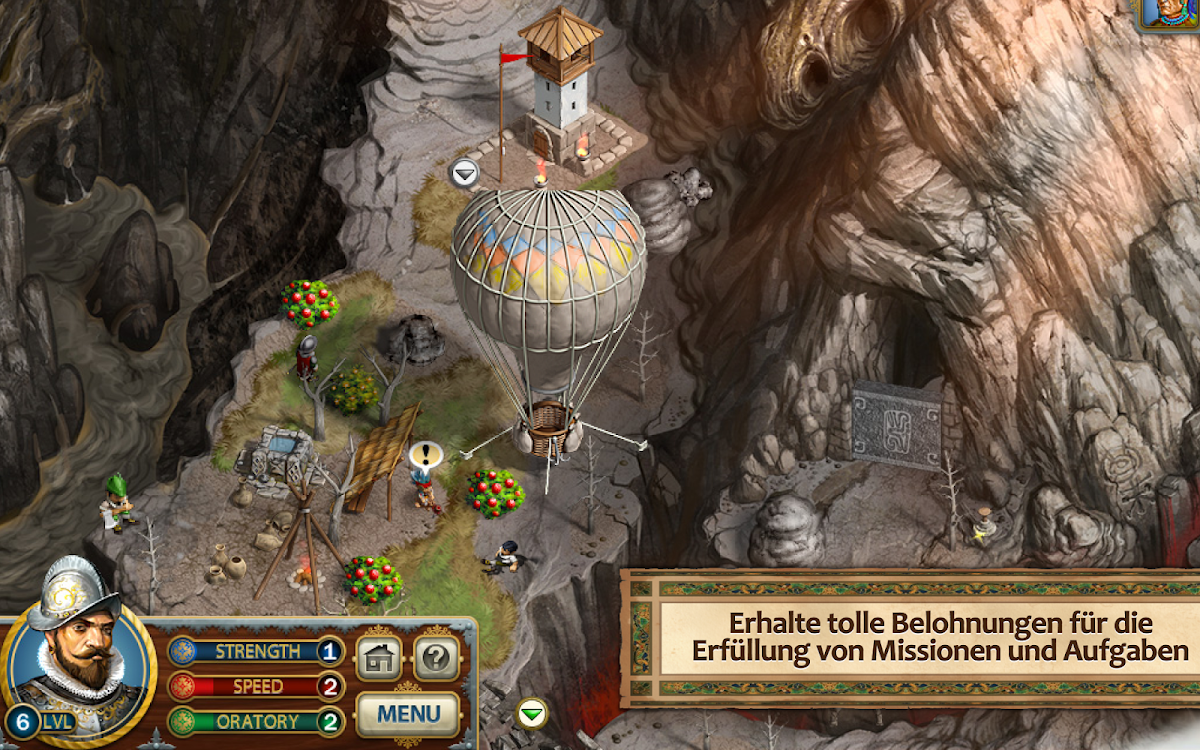Viewport: 1200px width, 750px height.
Task: Choose the green ORATORY stat bar
Action: 255,721
